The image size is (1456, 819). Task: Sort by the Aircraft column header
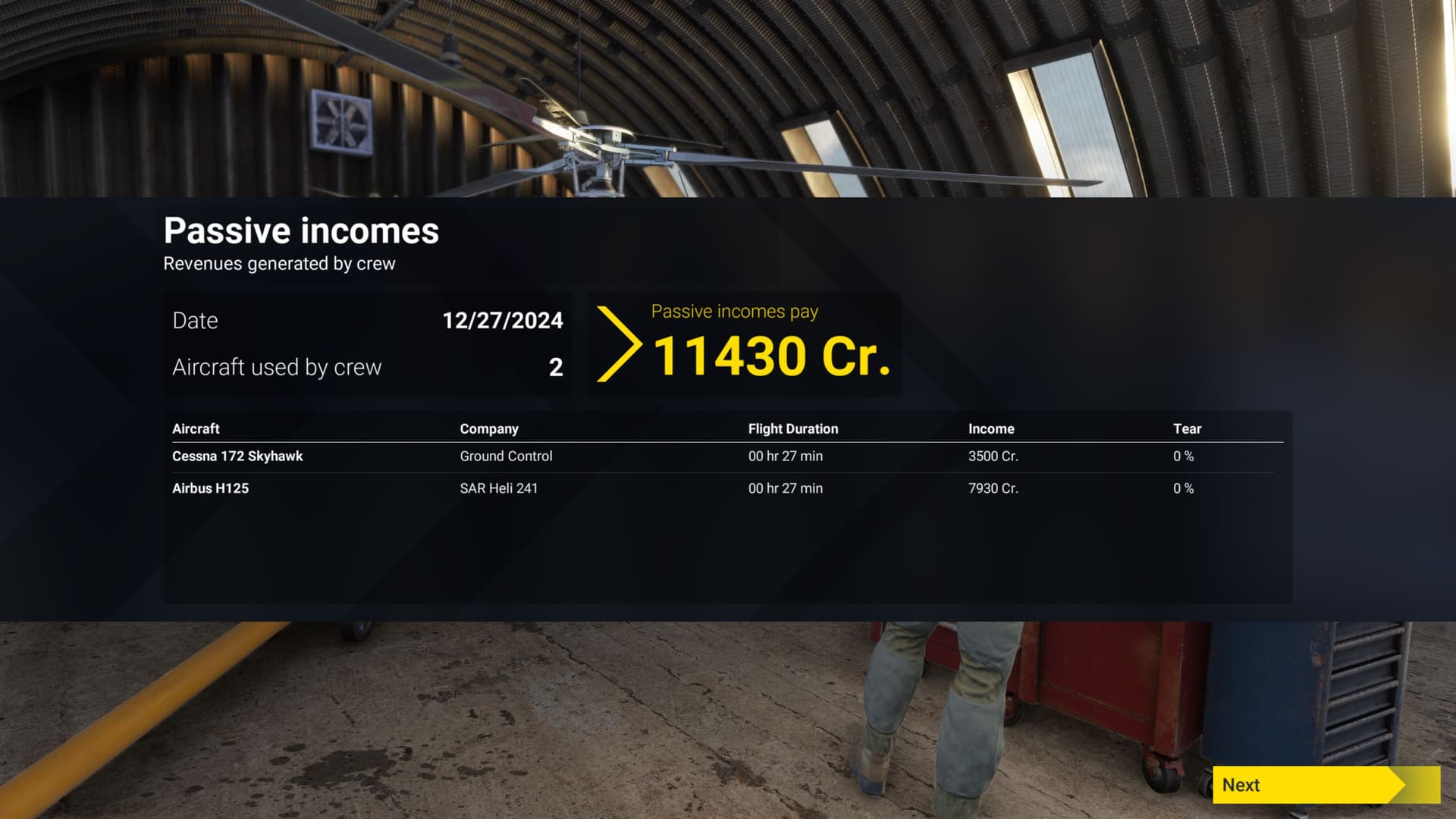coord(195,428)
